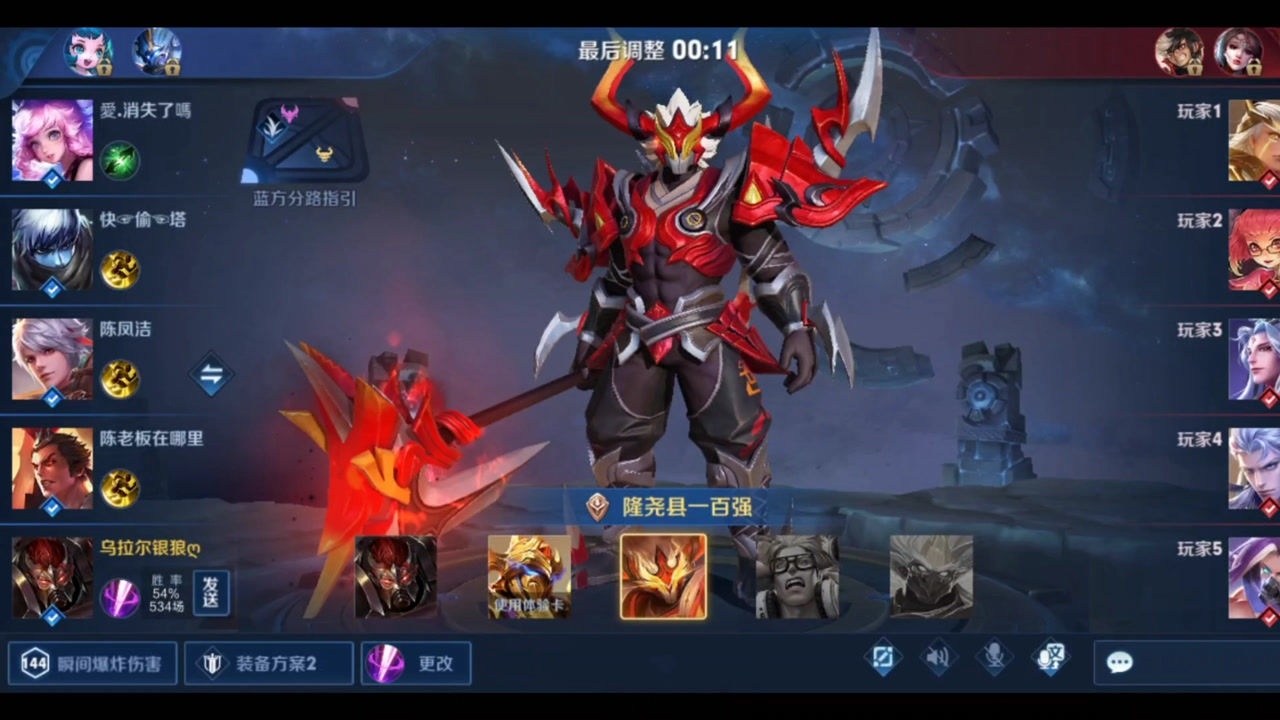
Task: Click the hero swap arrows button
Action: [211, 375]
